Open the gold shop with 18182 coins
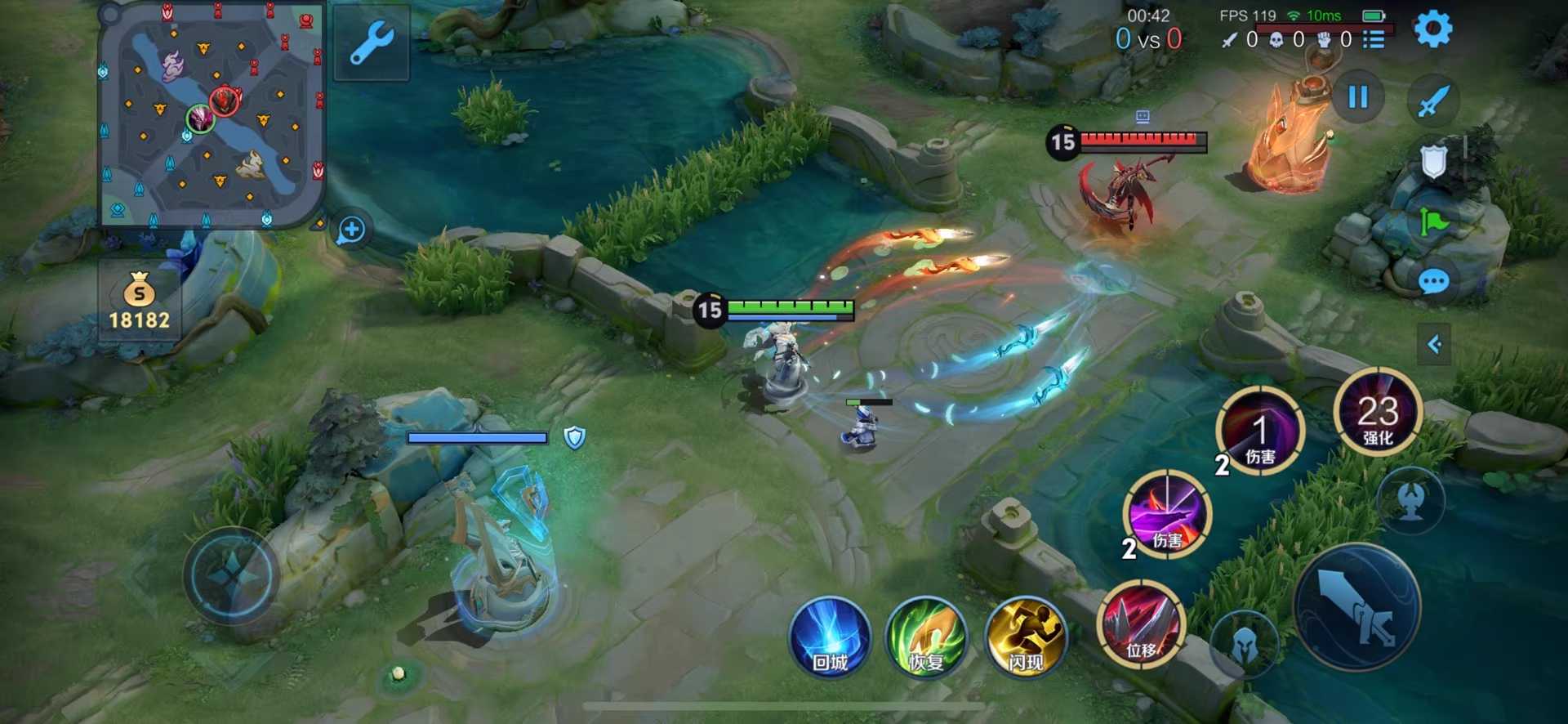The height and width of the screenshot is (724, 1568). pos(140,302)
